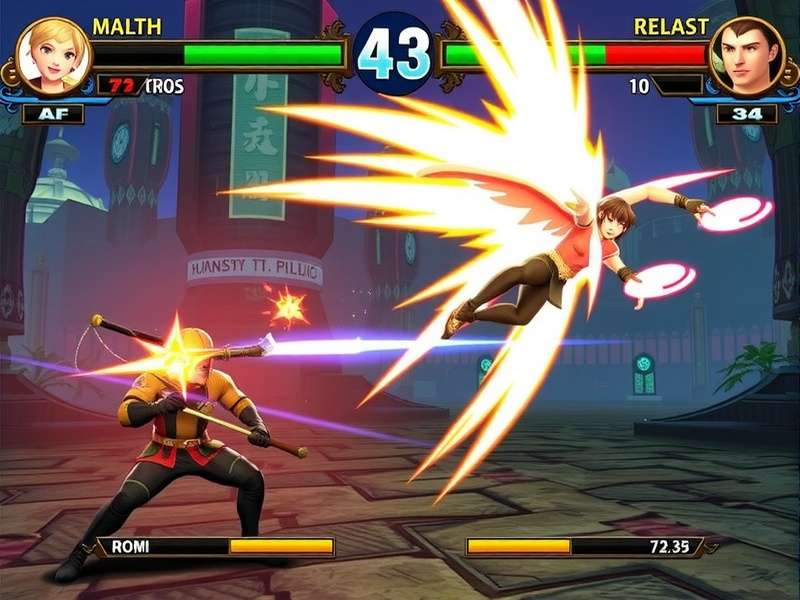
Task: Click Malth's blonde fighter portrait
Action: coord(54,54)
